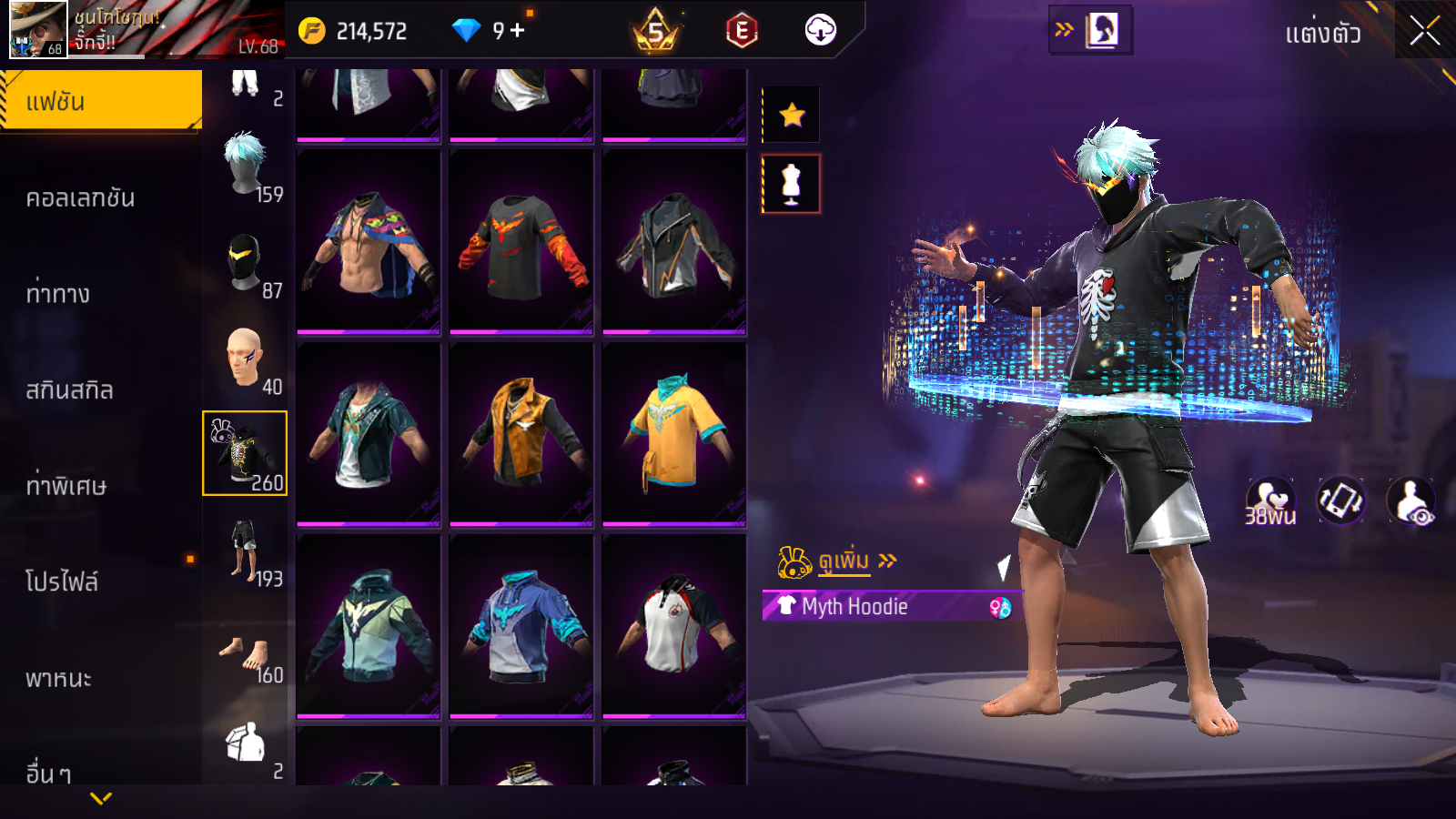Select the สกินสกิล skill skins tab
1456x819 pixels.
69,390
